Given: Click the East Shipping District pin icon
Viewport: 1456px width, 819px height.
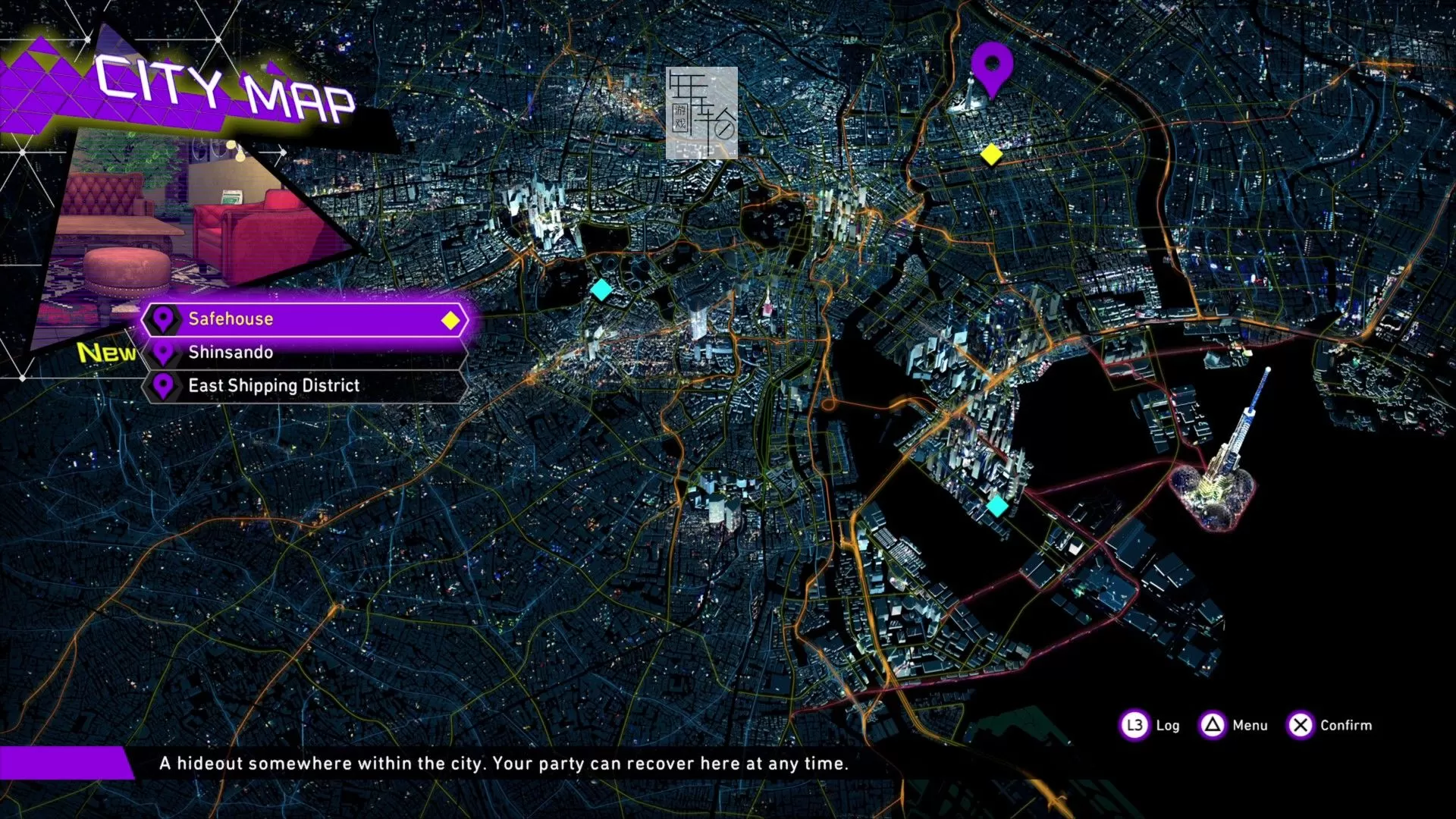Looking at the screenshot, I should pos(162,385).
